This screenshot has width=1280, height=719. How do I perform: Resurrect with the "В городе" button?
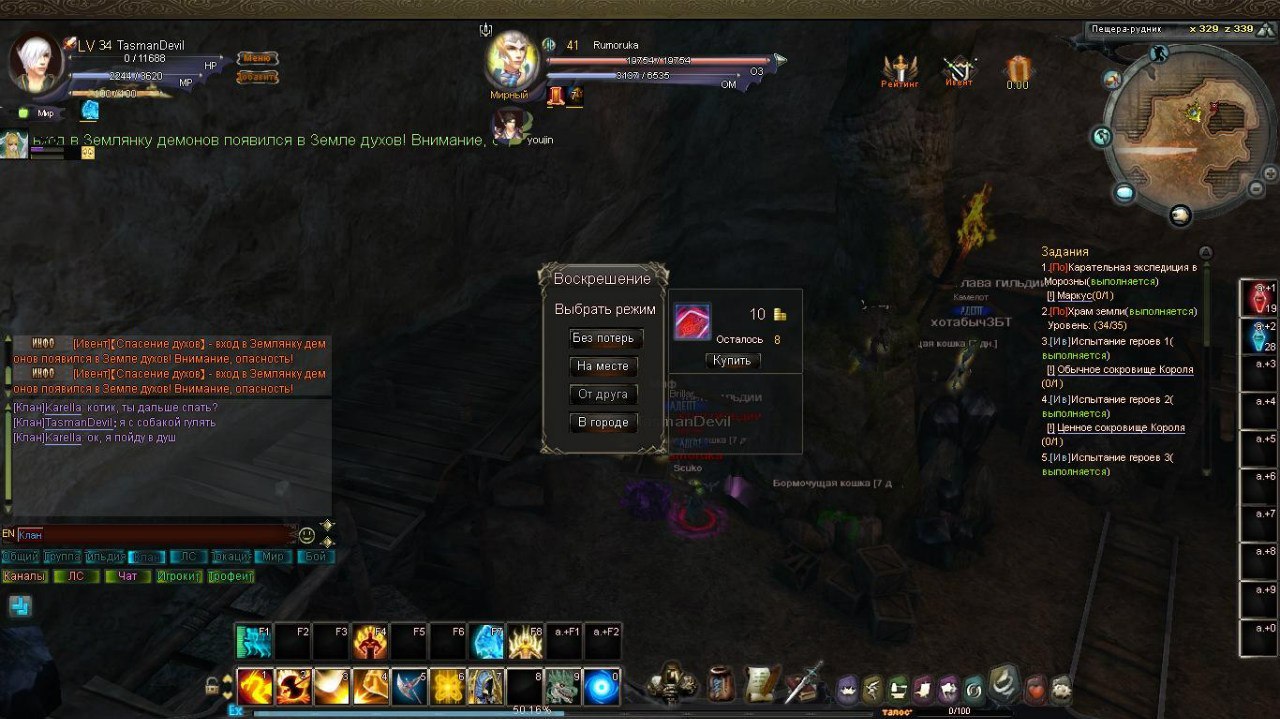click(x=603, y=422)
